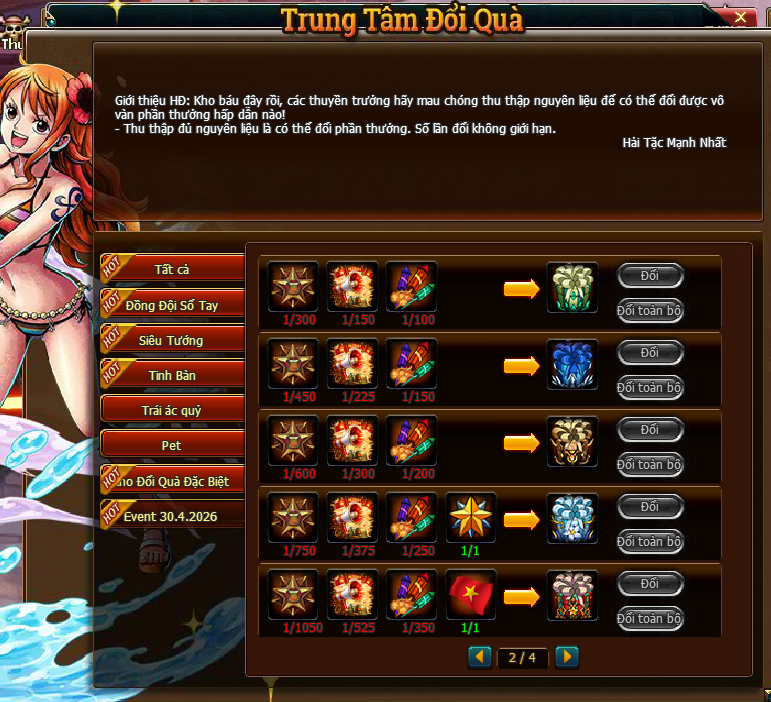The height and width of the screenshot is (702, 771).
Task: Show the Tinh Bàn category
Action: point(172,375)
